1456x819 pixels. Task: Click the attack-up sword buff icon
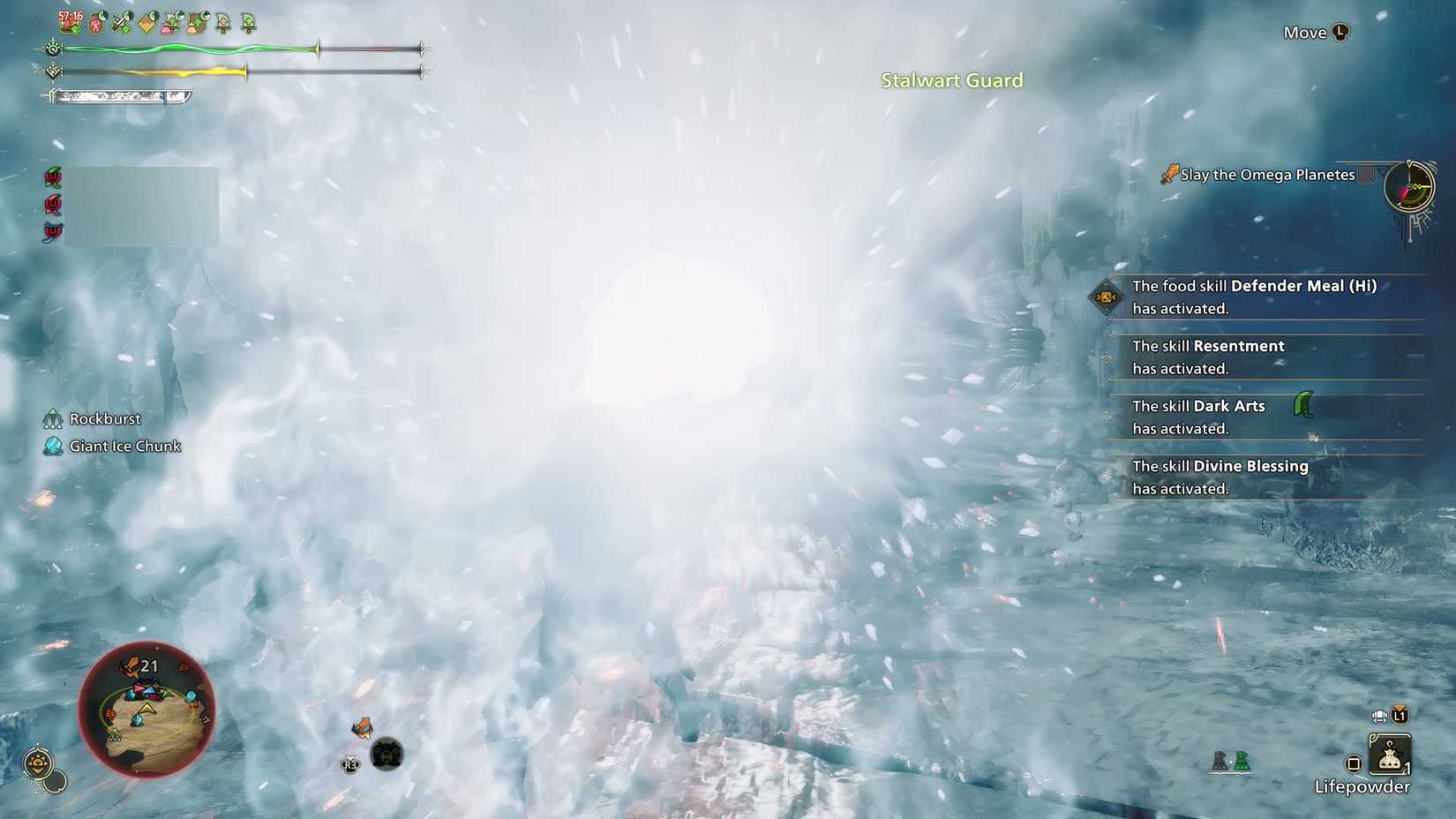coord(119,22)
